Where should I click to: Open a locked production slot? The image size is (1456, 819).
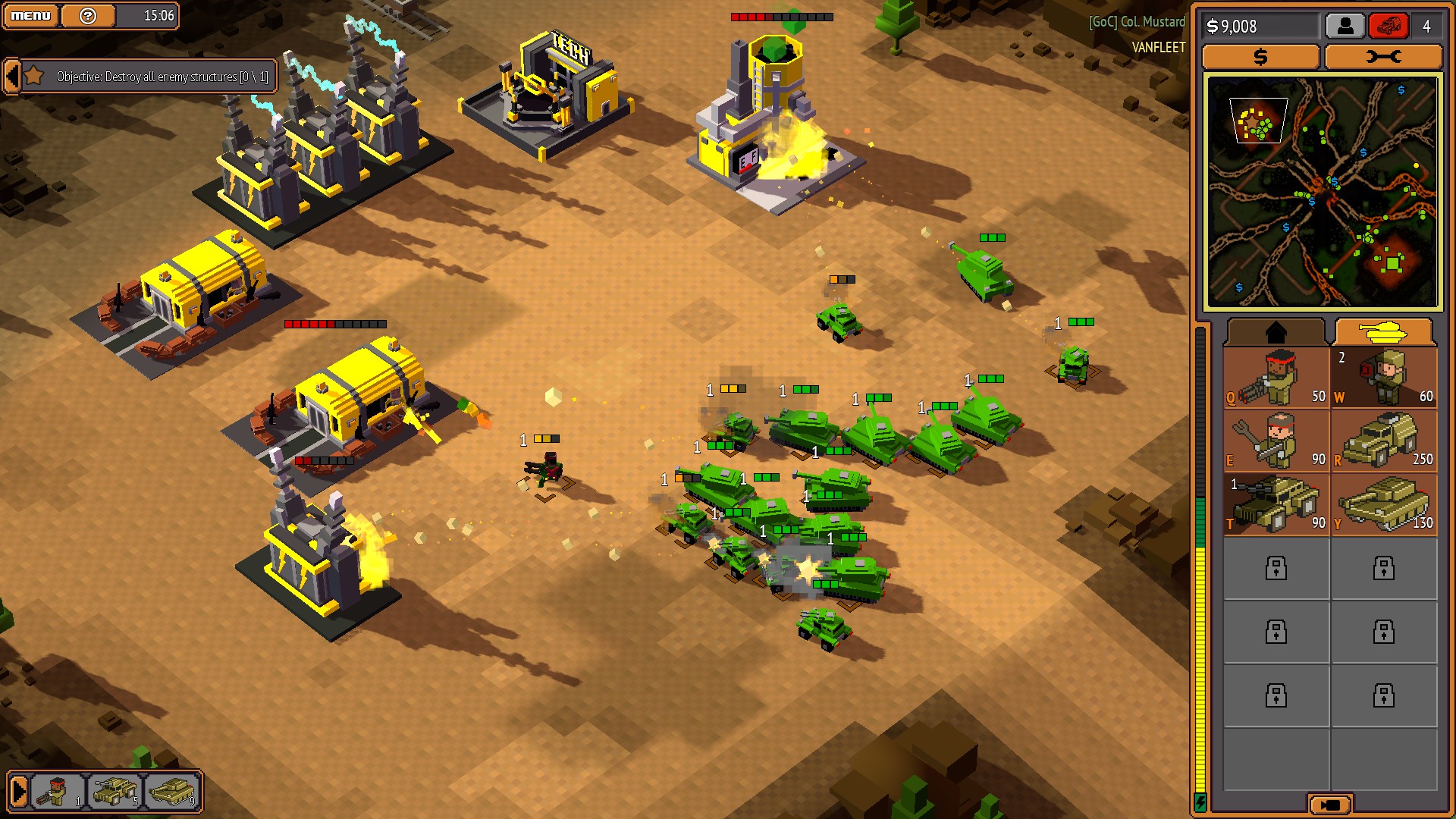pyautogui.click(x=1275, y=569)
